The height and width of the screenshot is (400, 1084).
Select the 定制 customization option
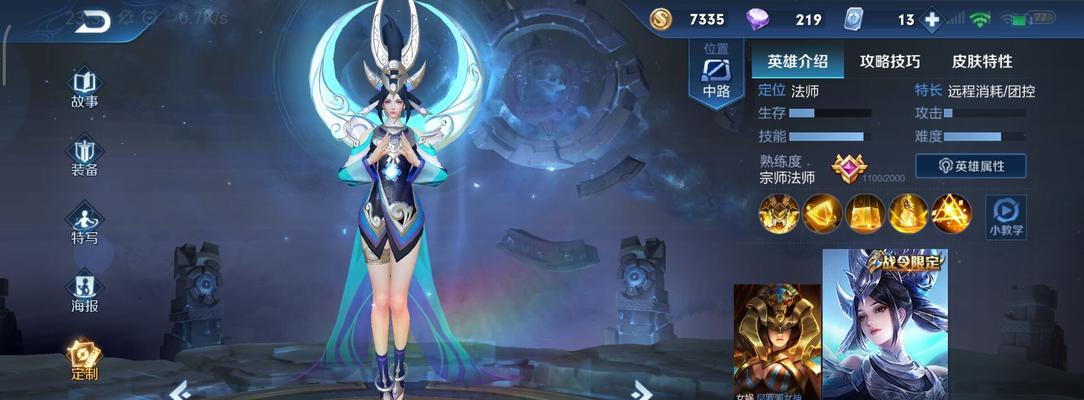(x=84, y=359)
